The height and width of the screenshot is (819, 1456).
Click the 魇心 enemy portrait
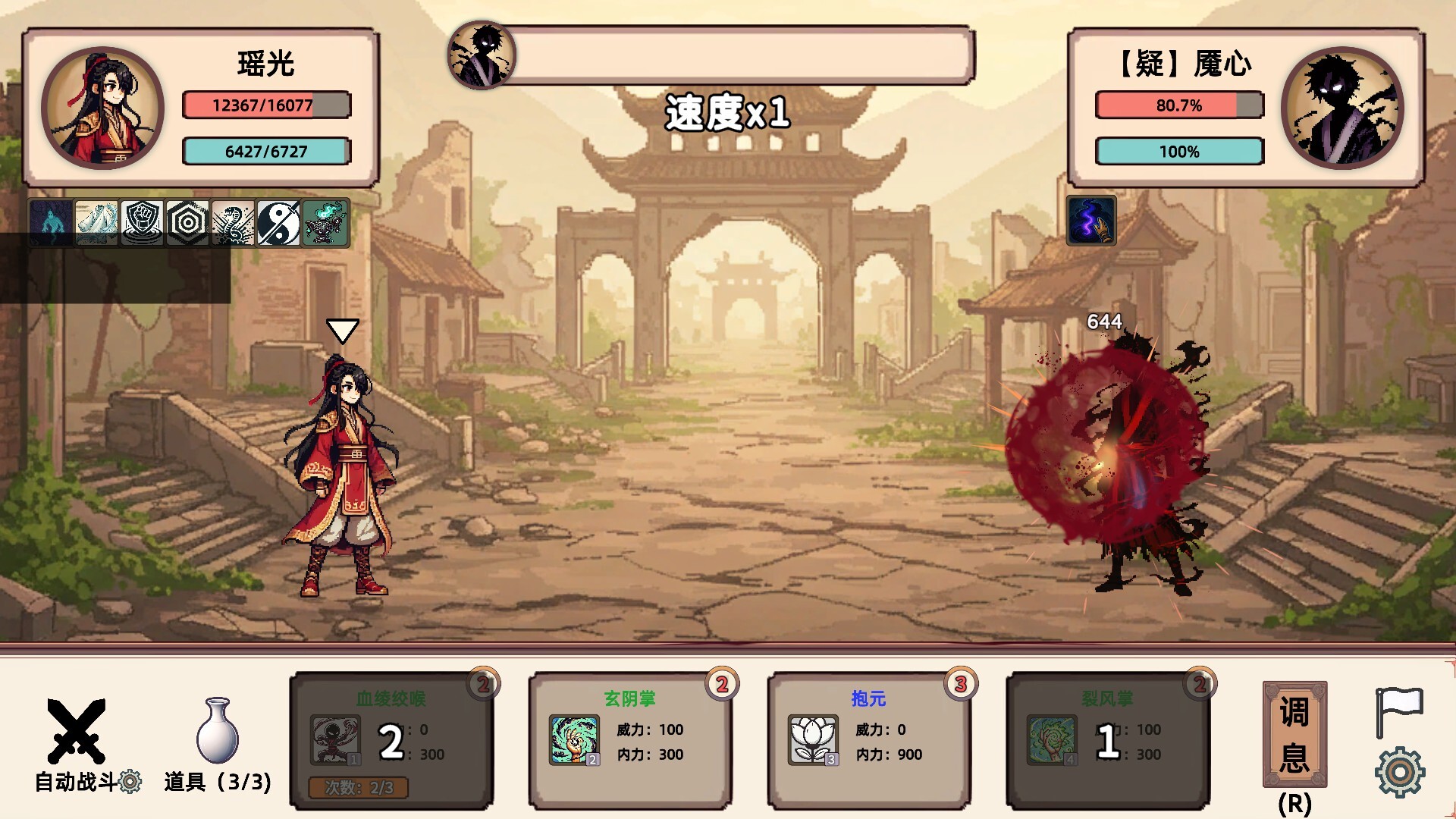point(1341,108)
